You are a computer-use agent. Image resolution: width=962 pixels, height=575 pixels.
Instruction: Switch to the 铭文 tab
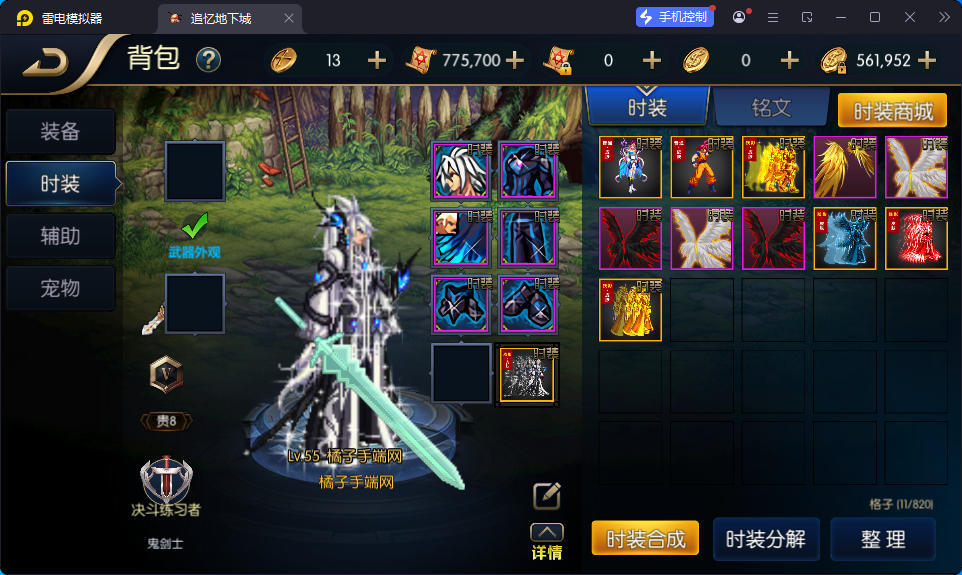(x=770, y=108)
